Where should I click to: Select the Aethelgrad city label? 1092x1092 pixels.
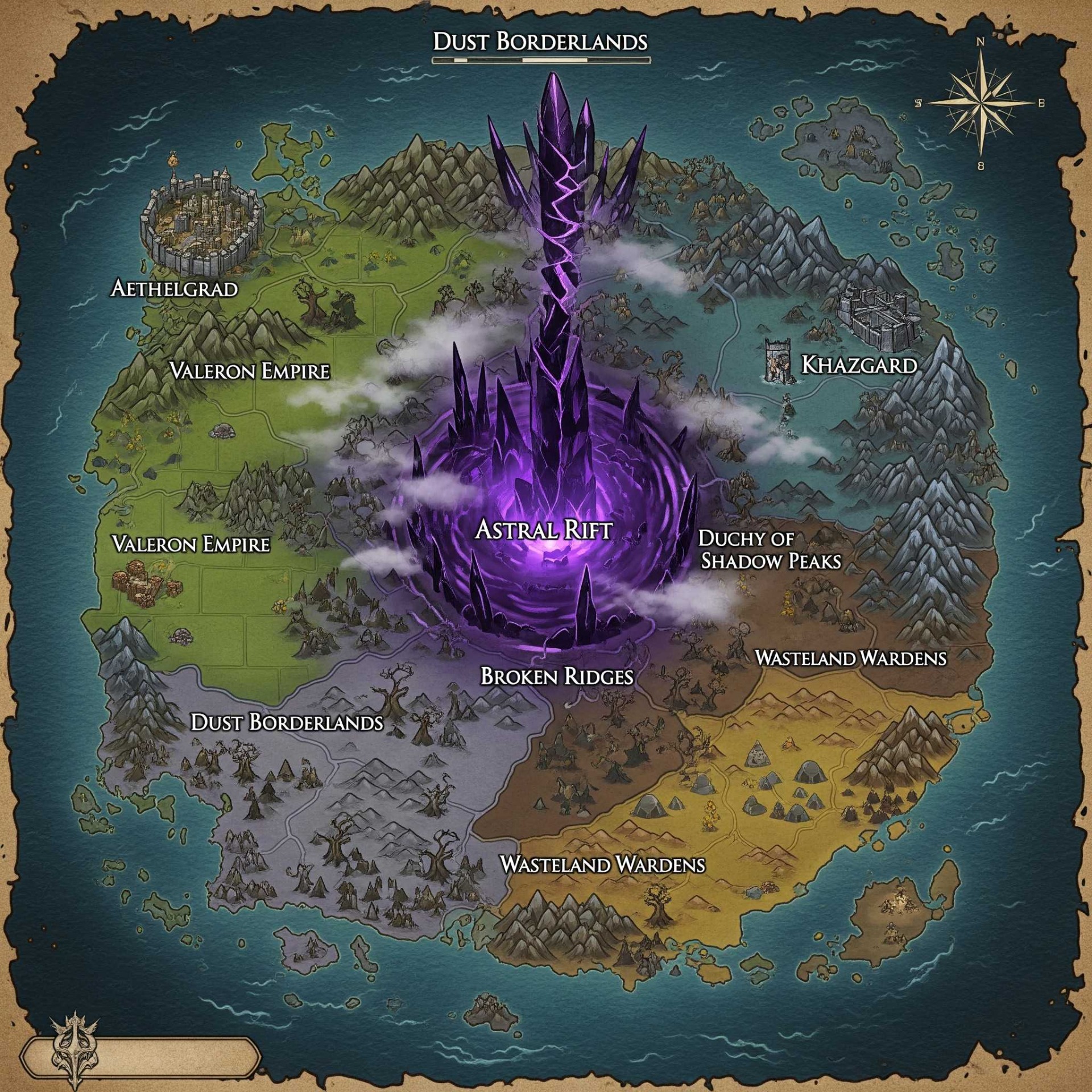click(x=174, y=288)
